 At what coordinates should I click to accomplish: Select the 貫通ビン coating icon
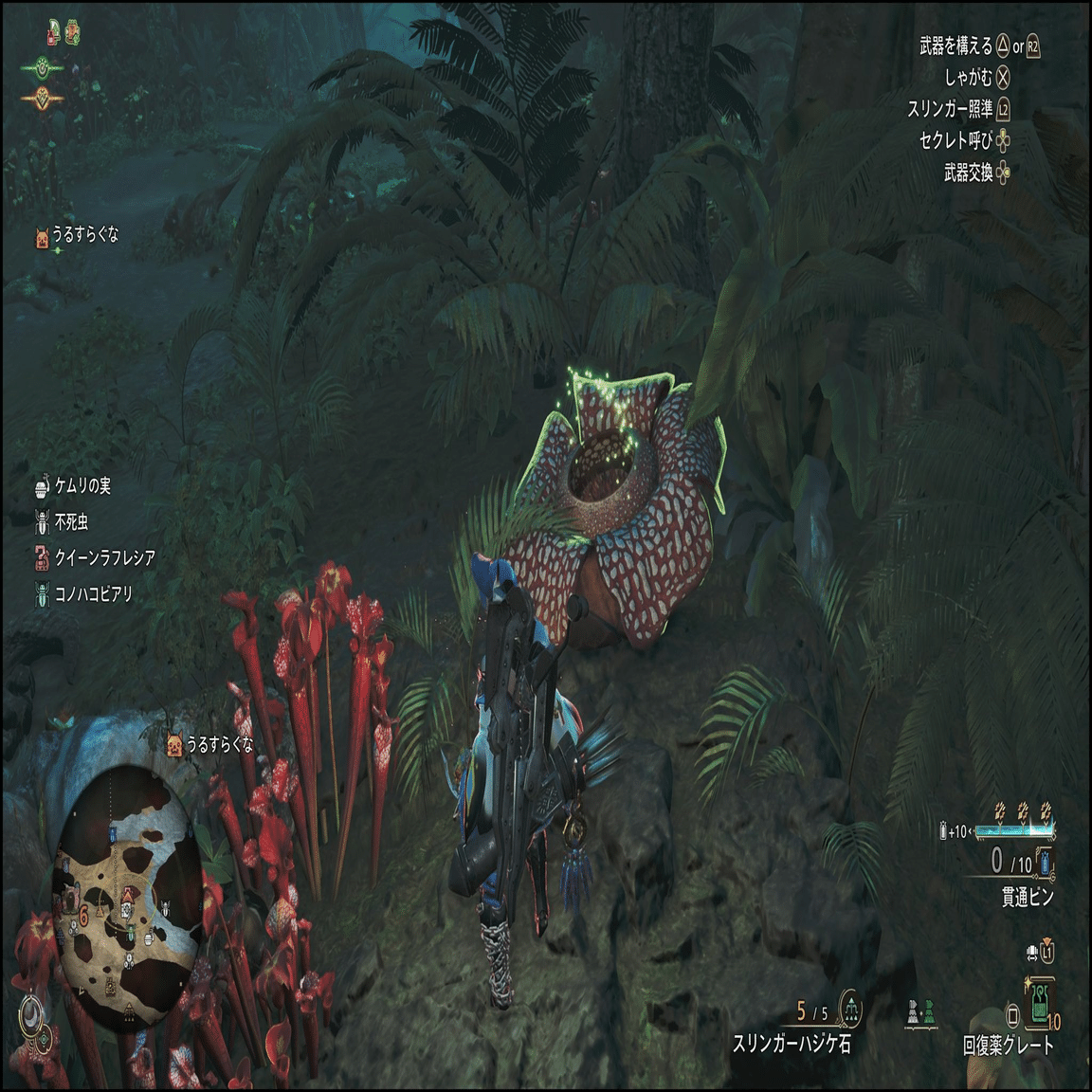coord(1044,863)
